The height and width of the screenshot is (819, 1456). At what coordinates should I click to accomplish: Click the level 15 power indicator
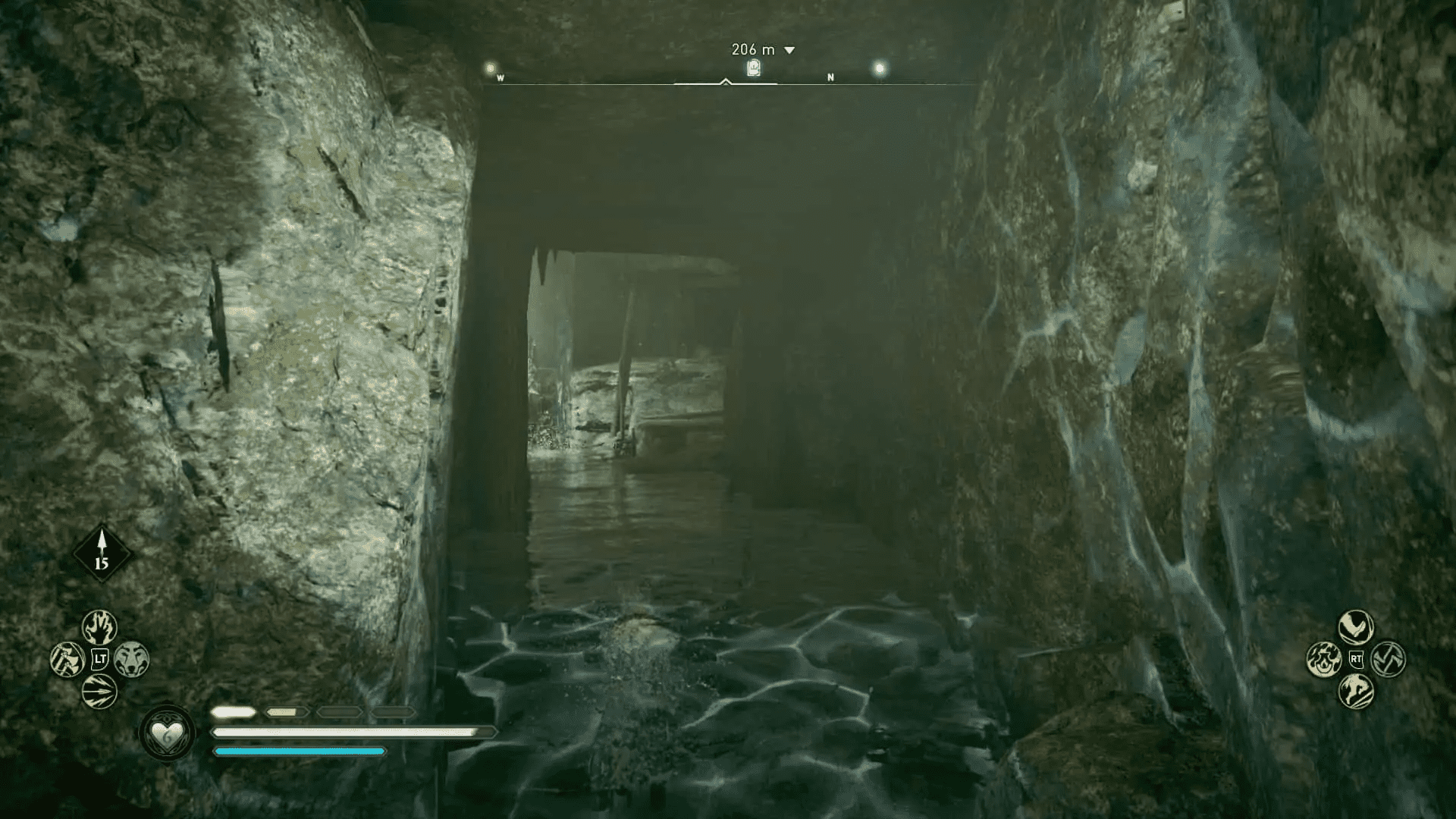coord(104,553)
